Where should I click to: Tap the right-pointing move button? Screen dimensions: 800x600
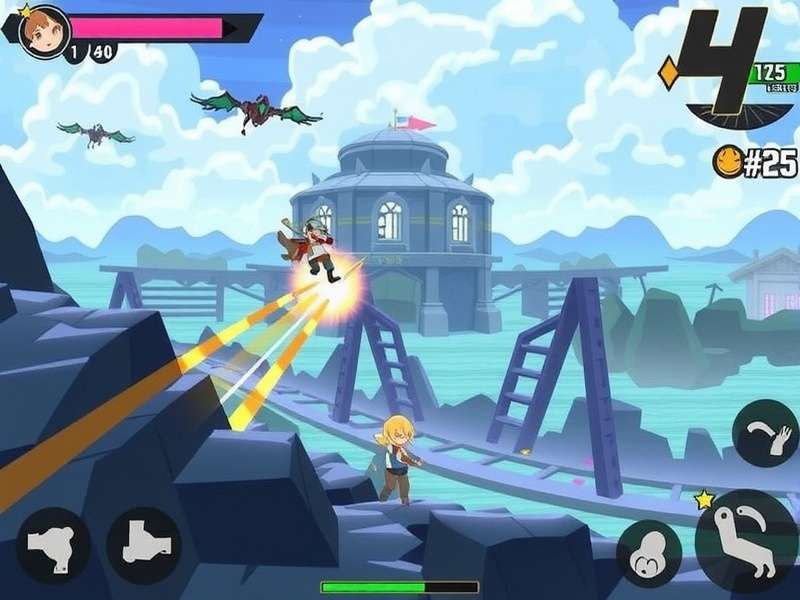point(144,545)
